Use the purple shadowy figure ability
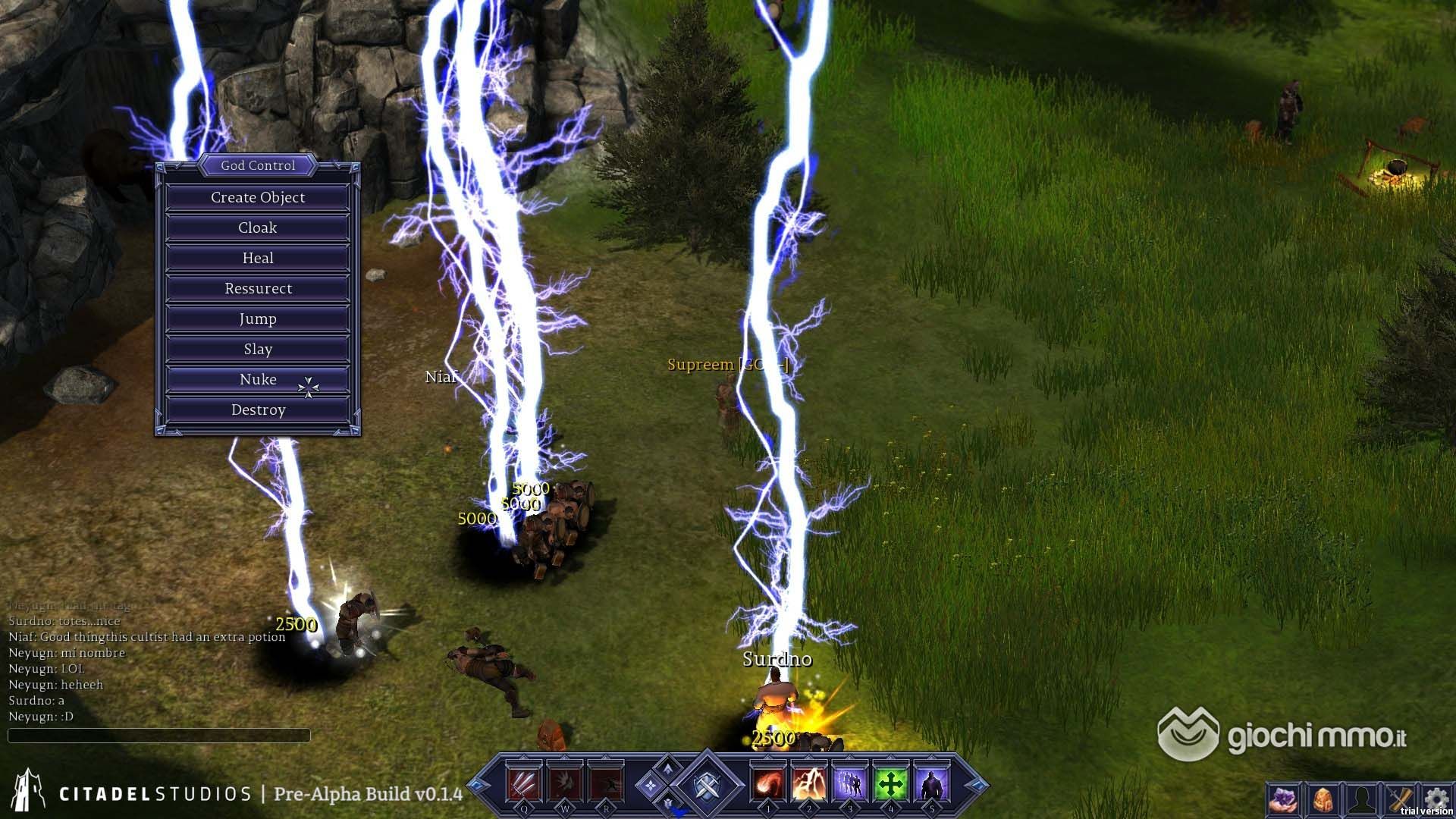The width and height of the screenshot is (1456, 819). click(x=932, y=782)
